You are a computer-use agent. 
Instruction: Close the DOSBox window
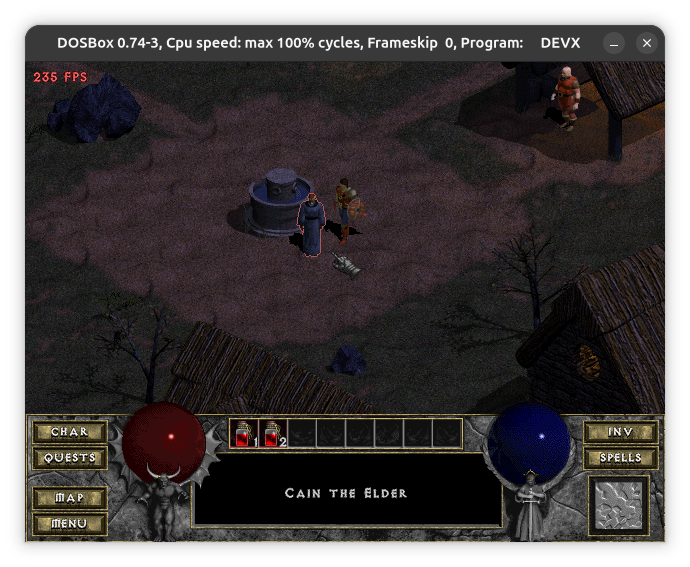coord(647,43)
